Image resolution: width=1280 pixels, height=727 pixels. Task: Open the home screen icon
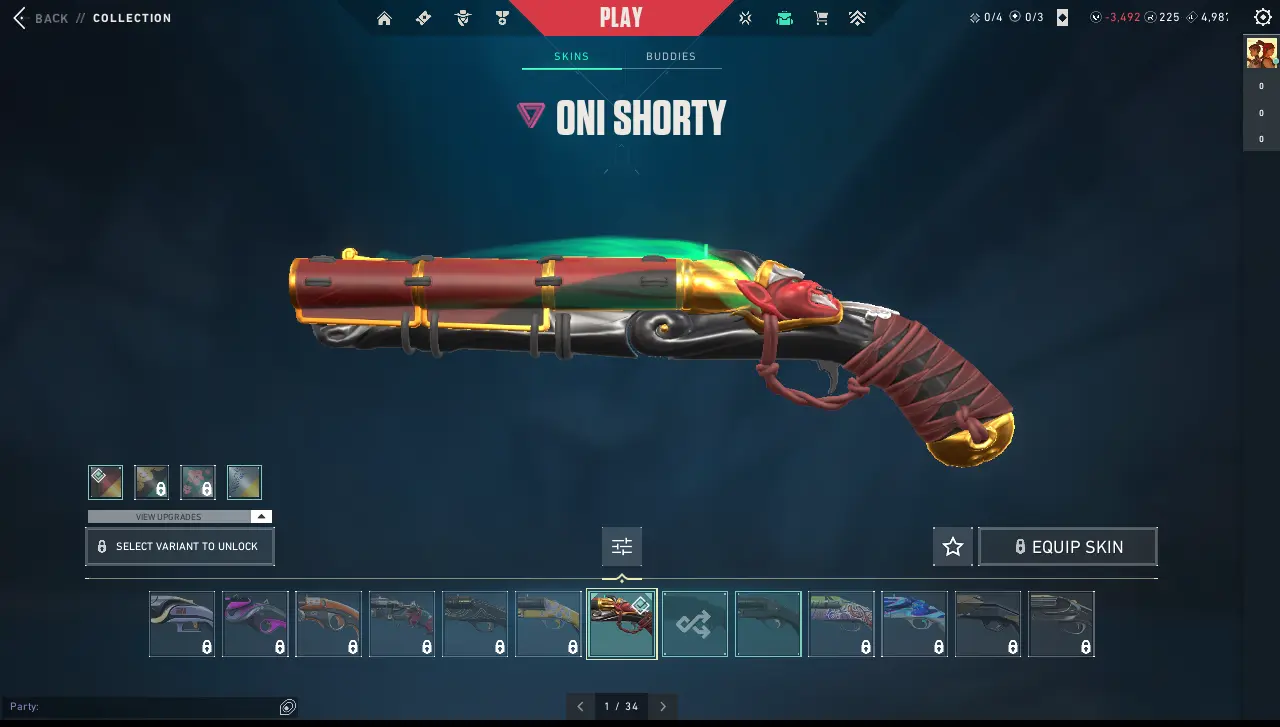point(384,18)
